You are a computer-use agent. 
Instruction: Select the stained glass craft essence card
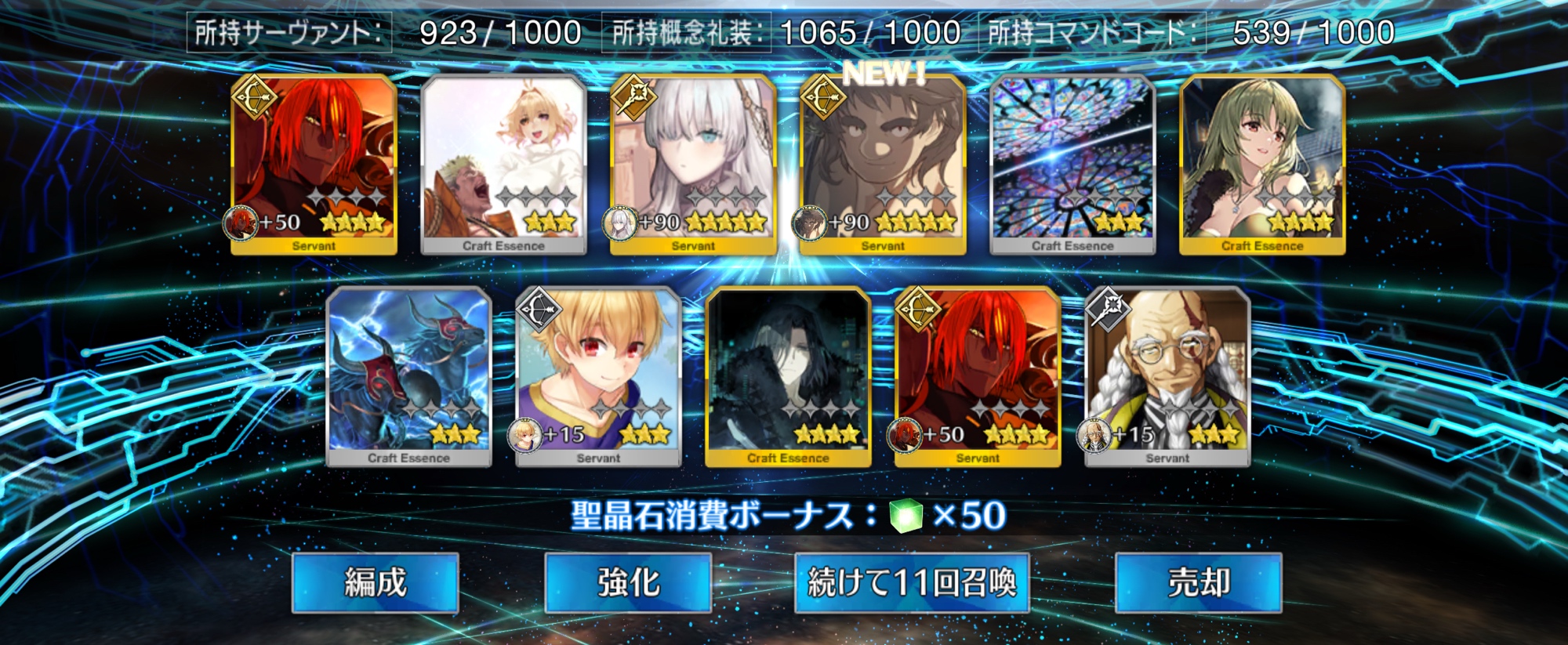(1073, 164)
